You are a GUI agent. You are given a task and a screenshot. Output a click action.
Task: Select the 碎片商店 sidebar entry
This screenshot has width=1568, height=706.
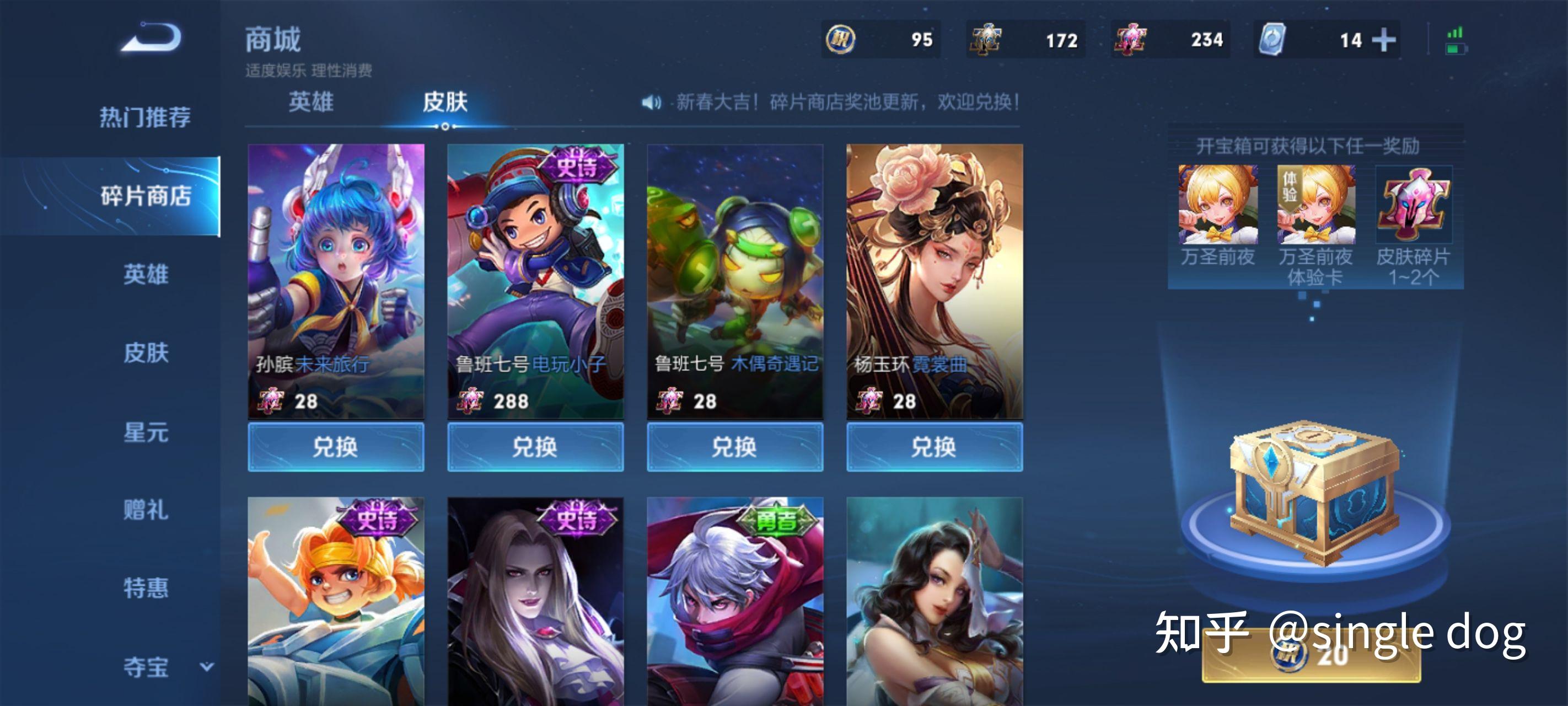click(x=145, y=196)
